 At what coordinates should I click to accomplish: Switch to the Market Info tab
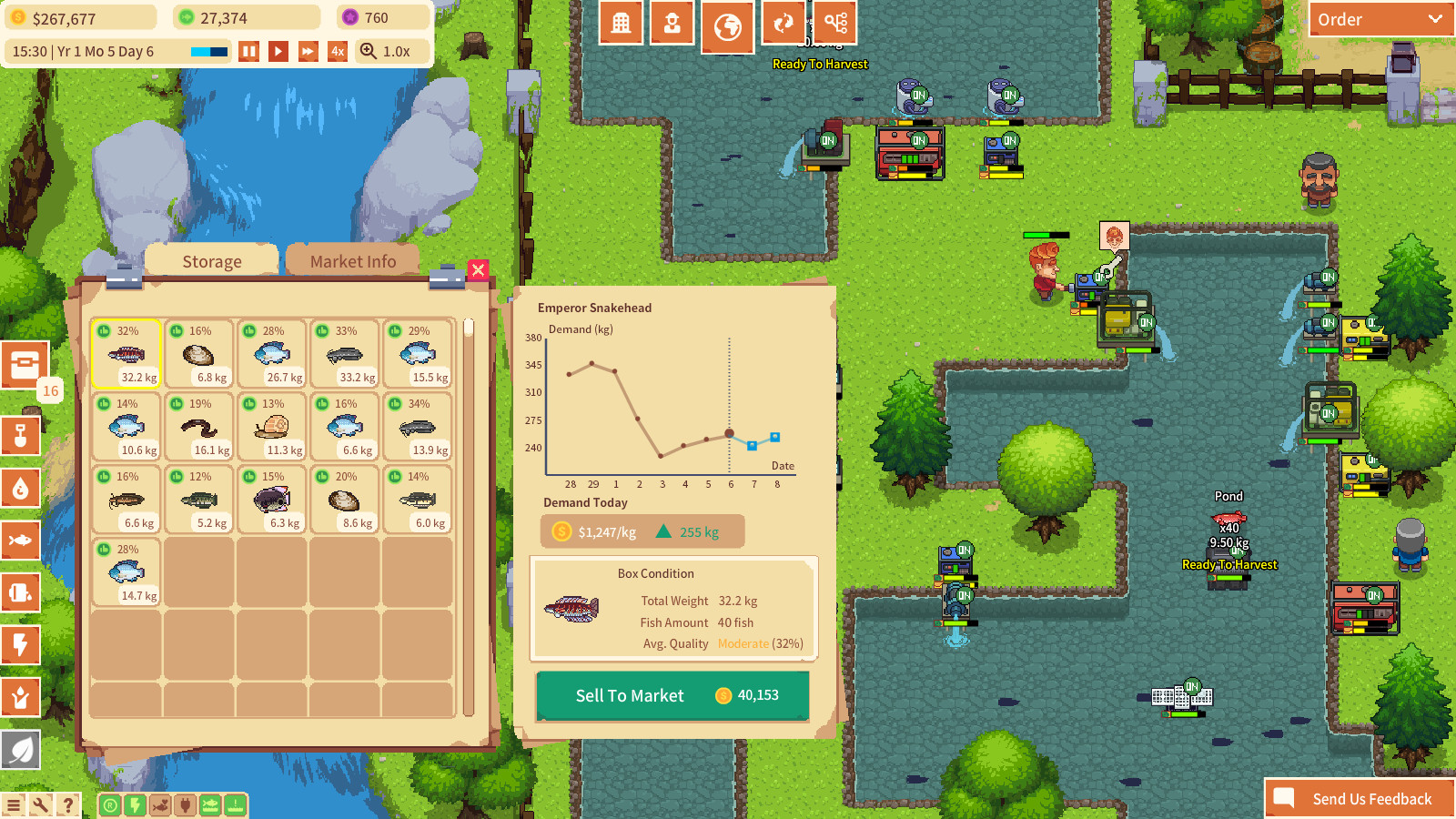(x=353, y=261)
